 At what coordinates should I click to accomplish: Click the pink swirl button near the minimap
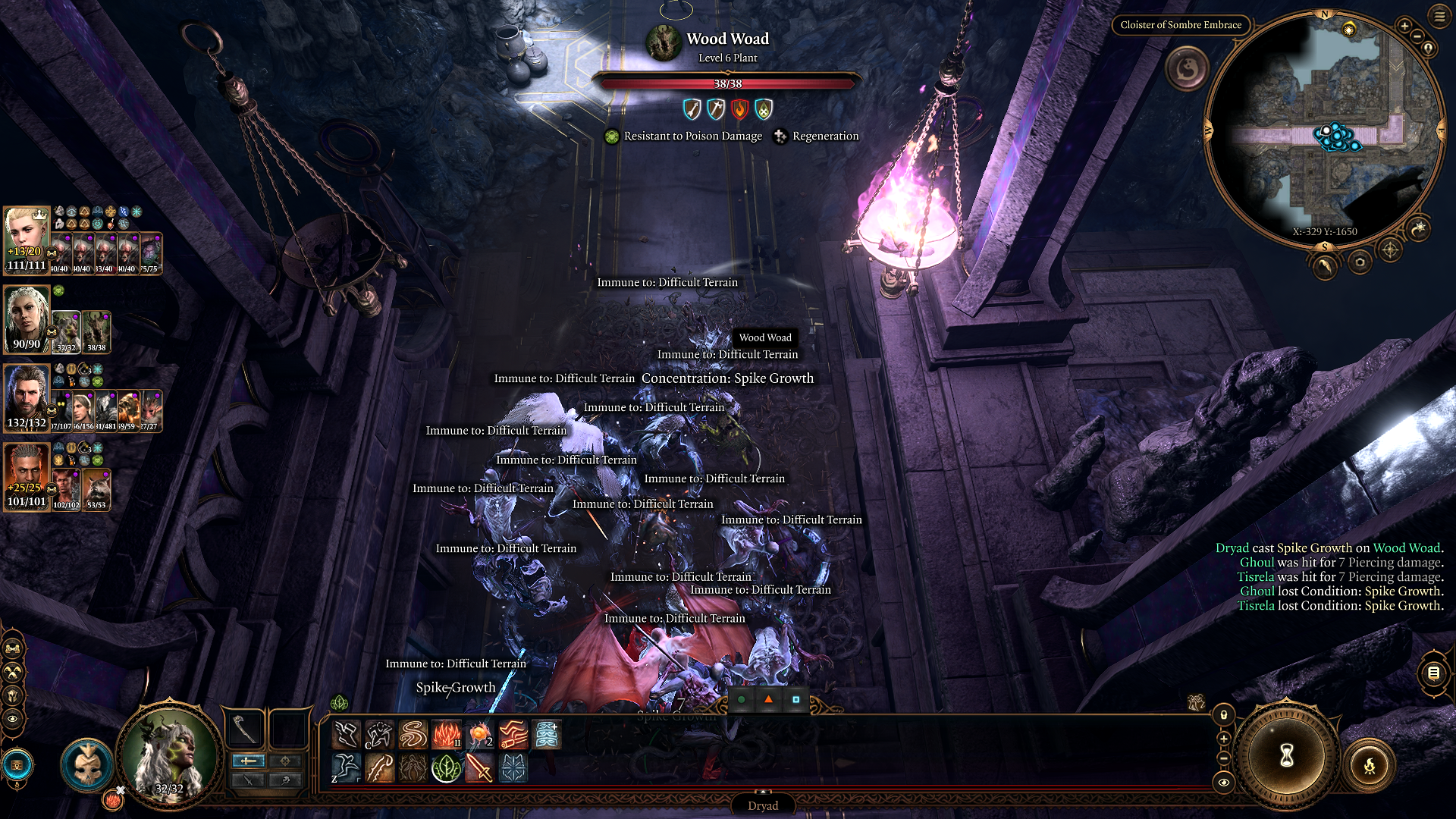point(1186,69)
